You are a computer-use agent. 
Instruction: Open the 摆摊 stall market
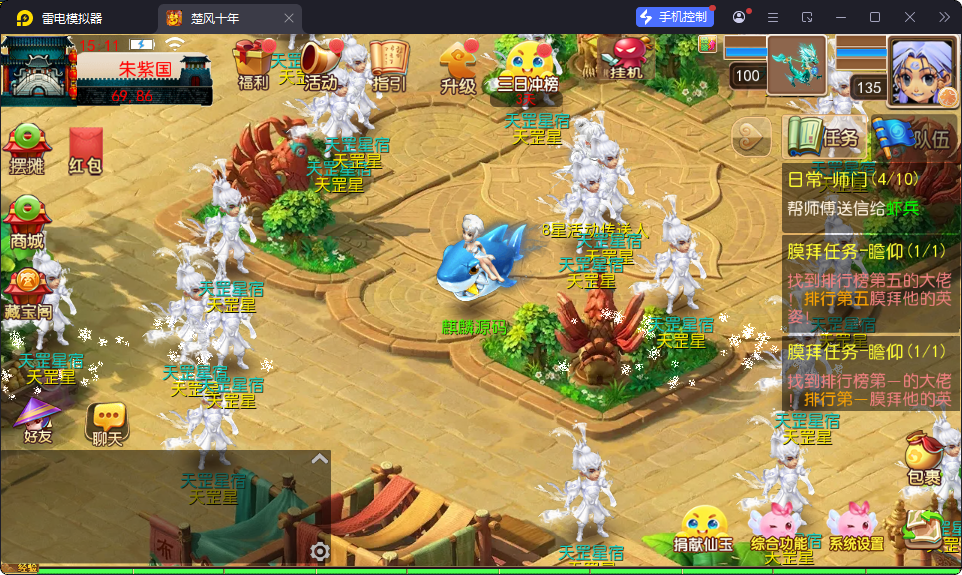coord(27,152)
